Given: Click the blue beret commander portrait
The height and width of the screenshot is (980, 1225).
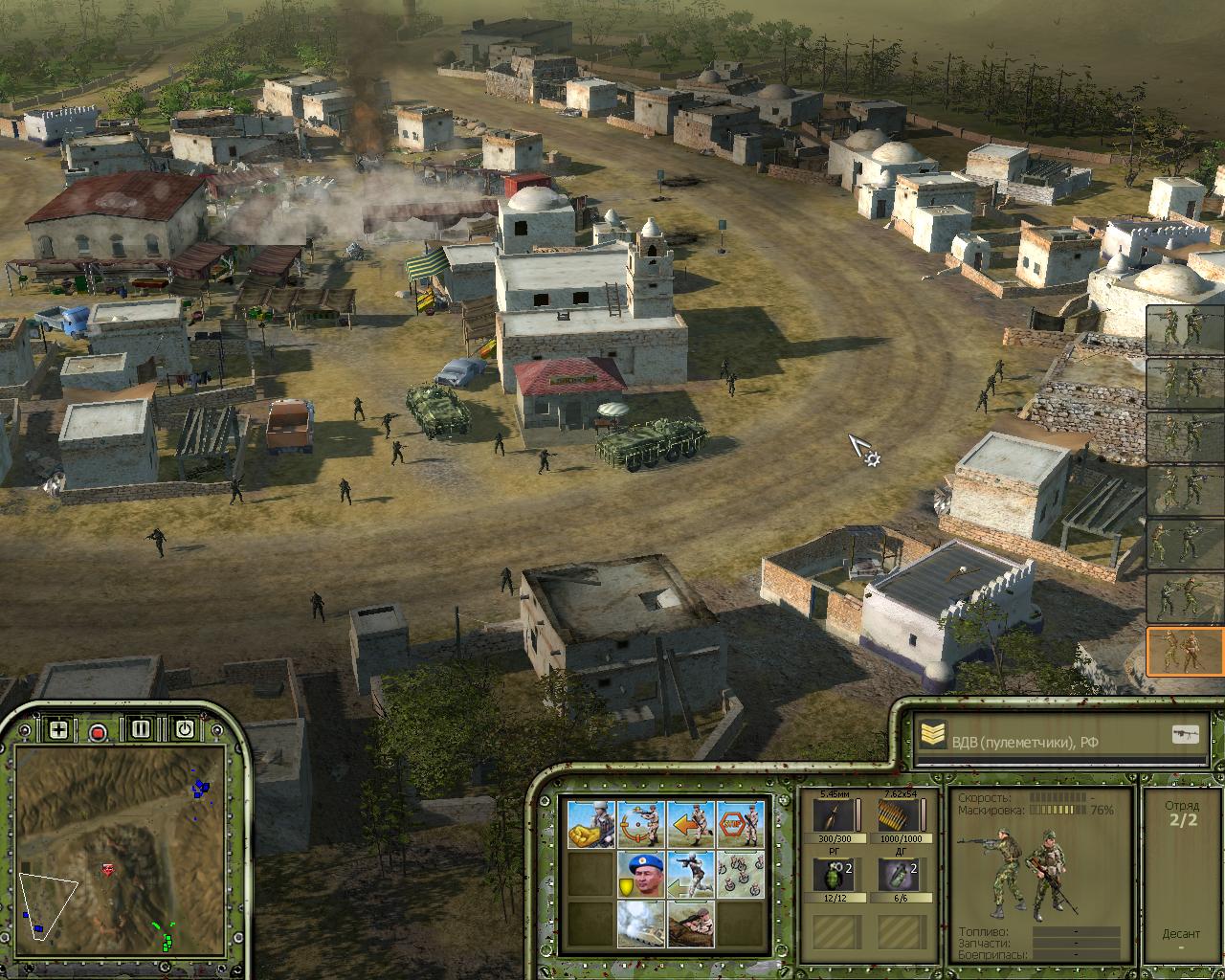Looking at the screenshot, I should tap(640, 874).
